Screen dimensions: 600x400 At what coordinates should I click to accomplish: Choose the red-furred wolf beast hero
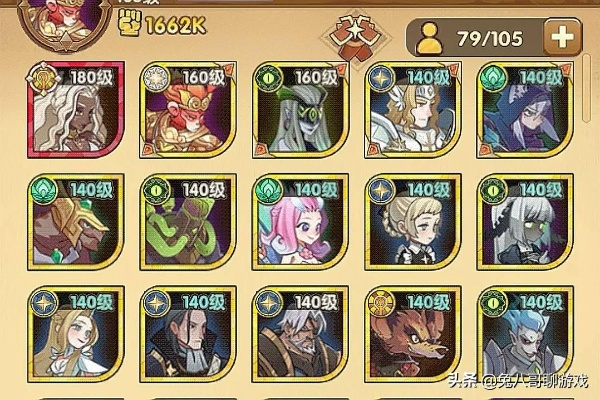(x=410, y=336)
